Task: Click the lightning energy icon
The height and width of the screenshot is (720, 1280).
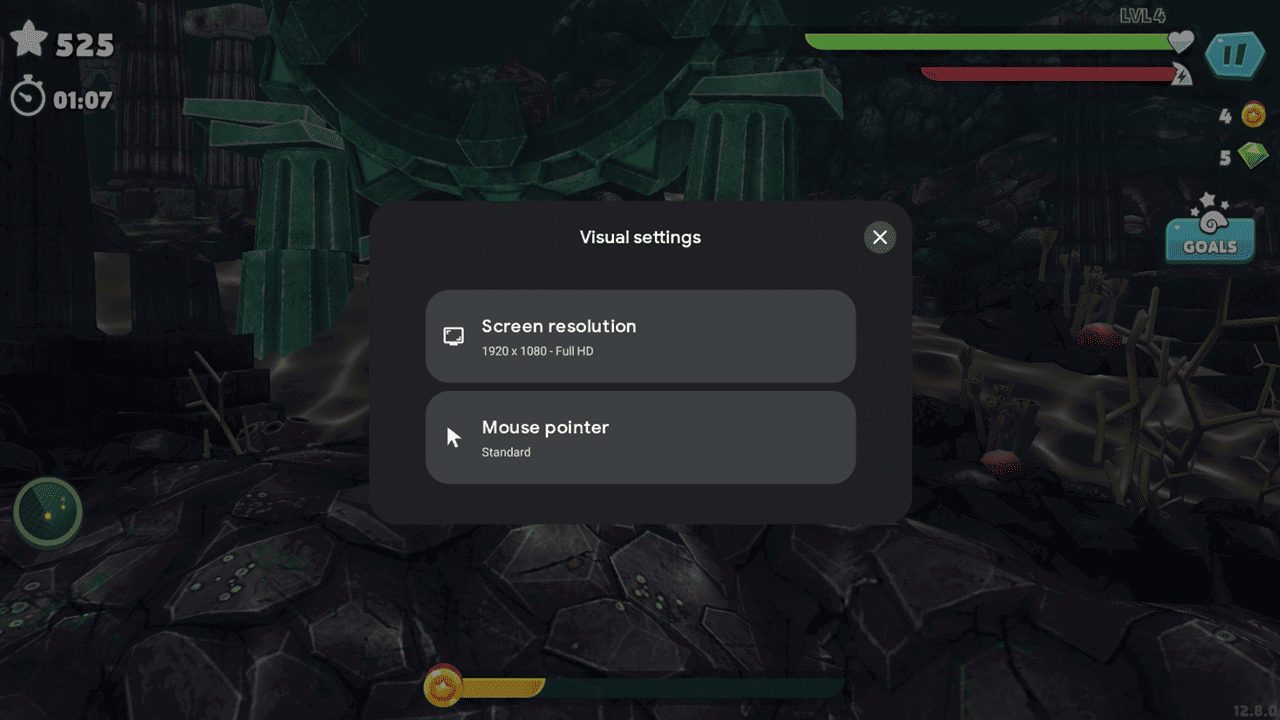Action: click(1181, 73)
